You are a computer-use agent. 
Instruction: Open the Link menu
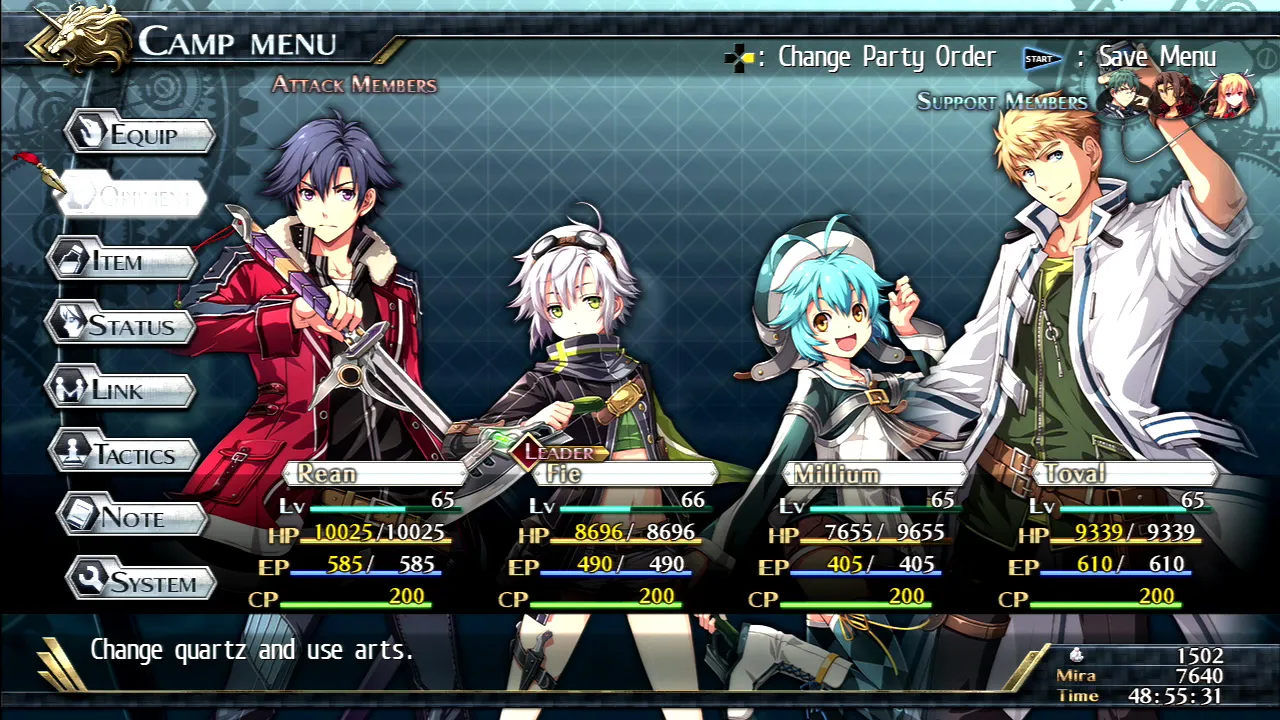click(x=122, y=390)
